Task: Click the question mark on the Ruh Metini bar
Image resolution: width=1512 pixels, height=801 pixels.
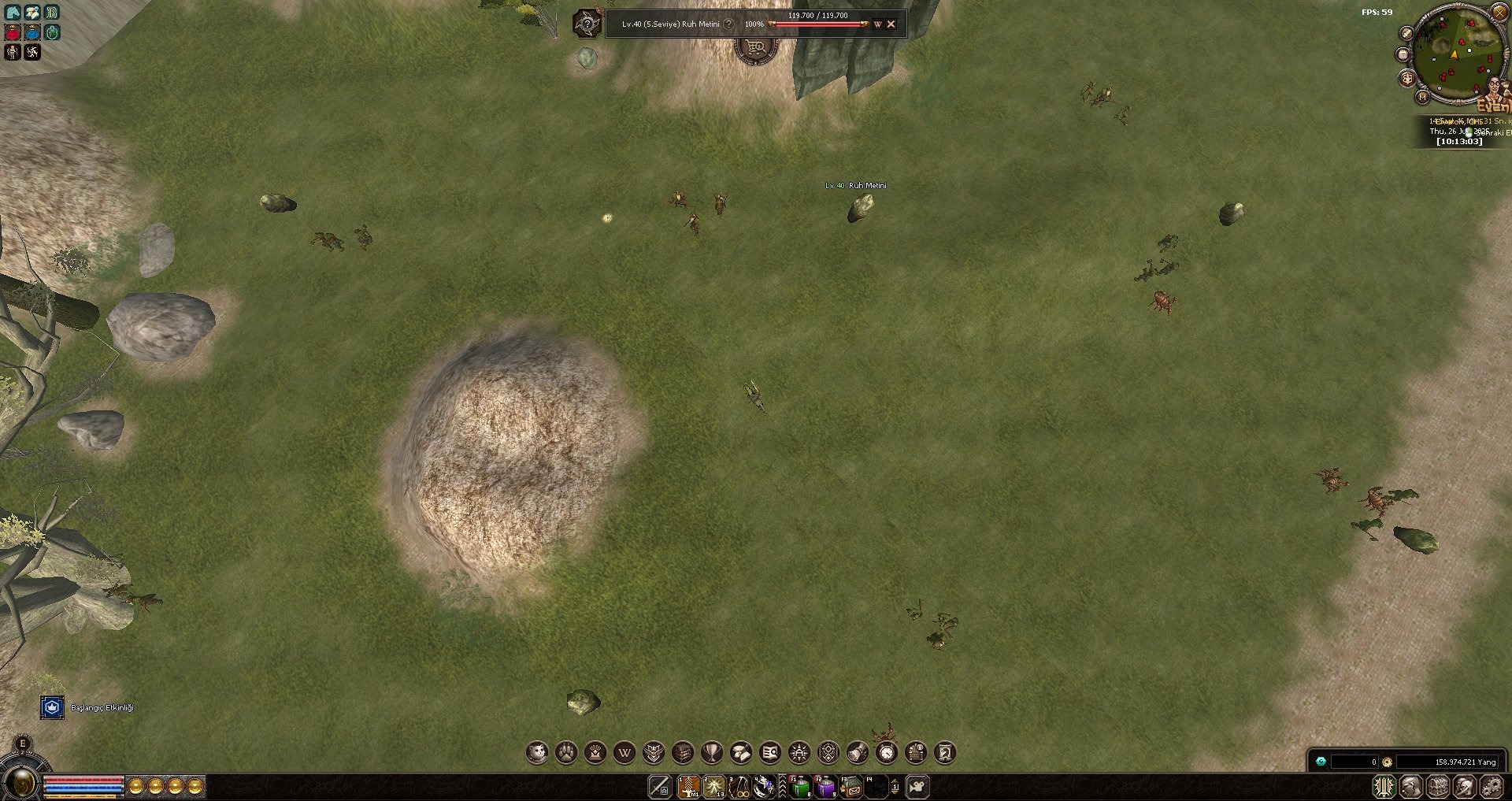Action: (728, 24)
